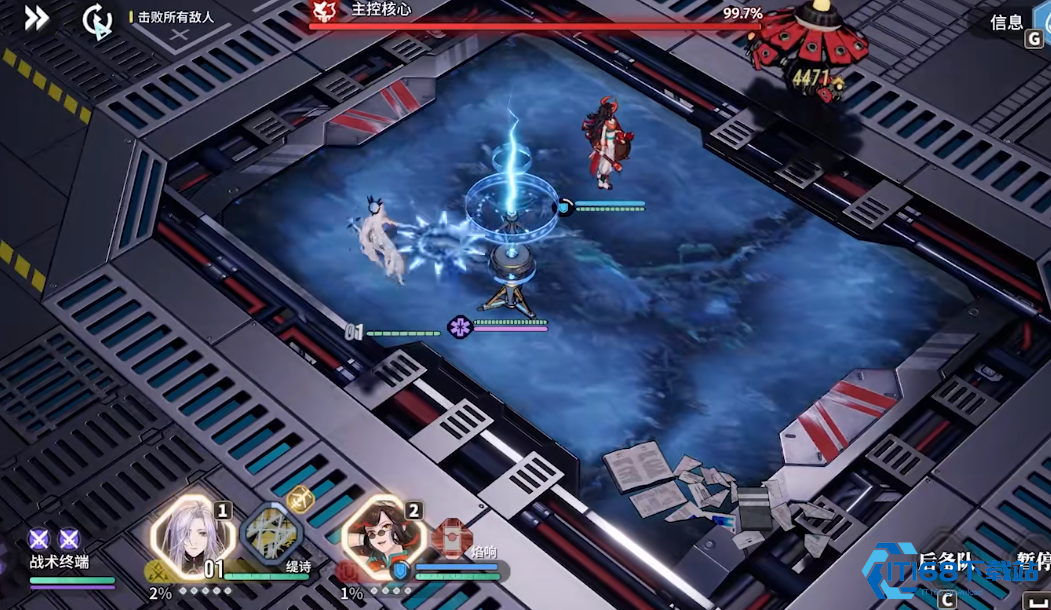This screenshot has height=610, width=1051.
Task: Click the 主控核心 boss icon
Action: (x=324, y=11)
